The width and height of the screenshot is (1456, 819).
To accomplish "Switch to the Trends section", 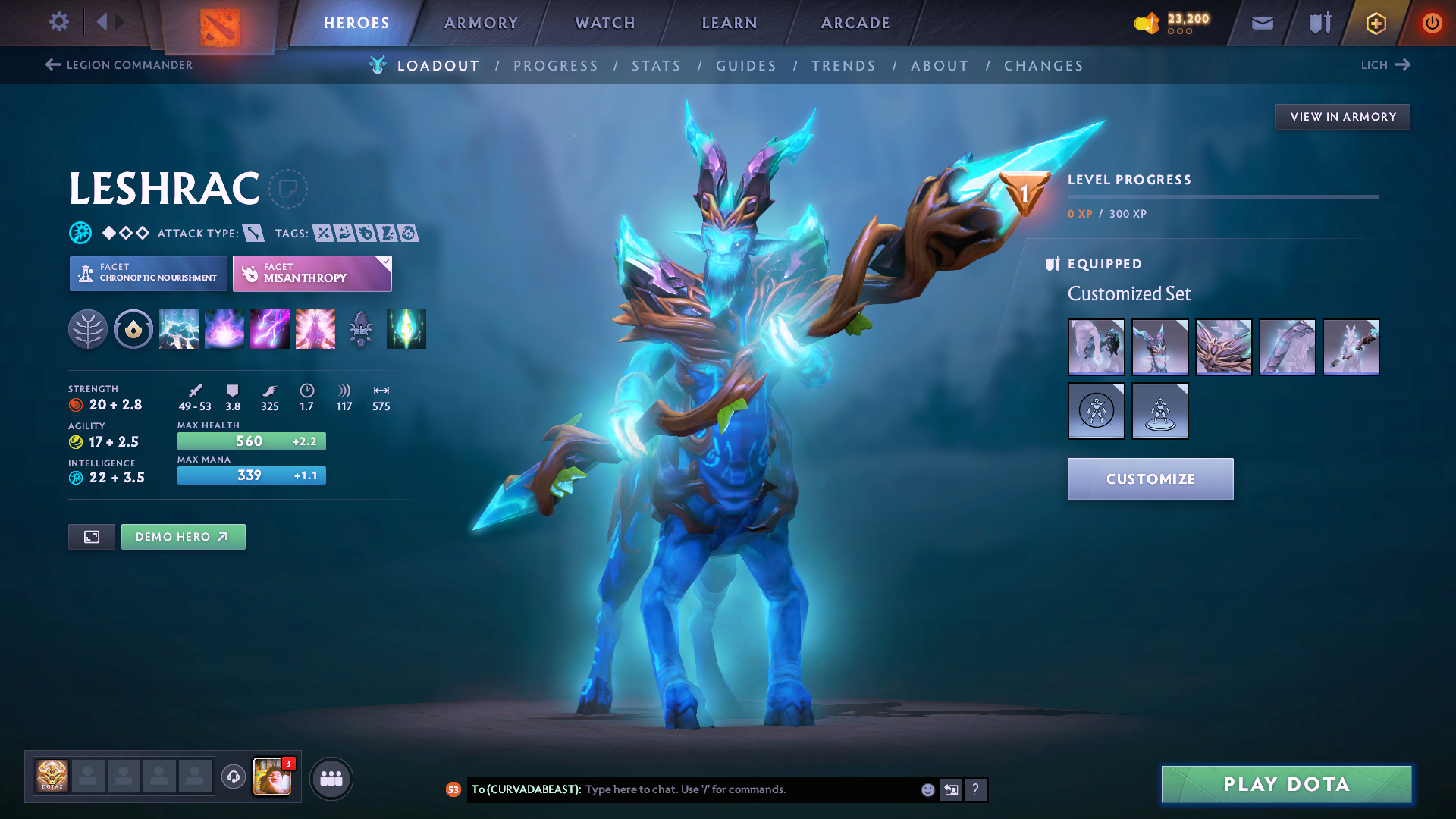I will point(843,66).
